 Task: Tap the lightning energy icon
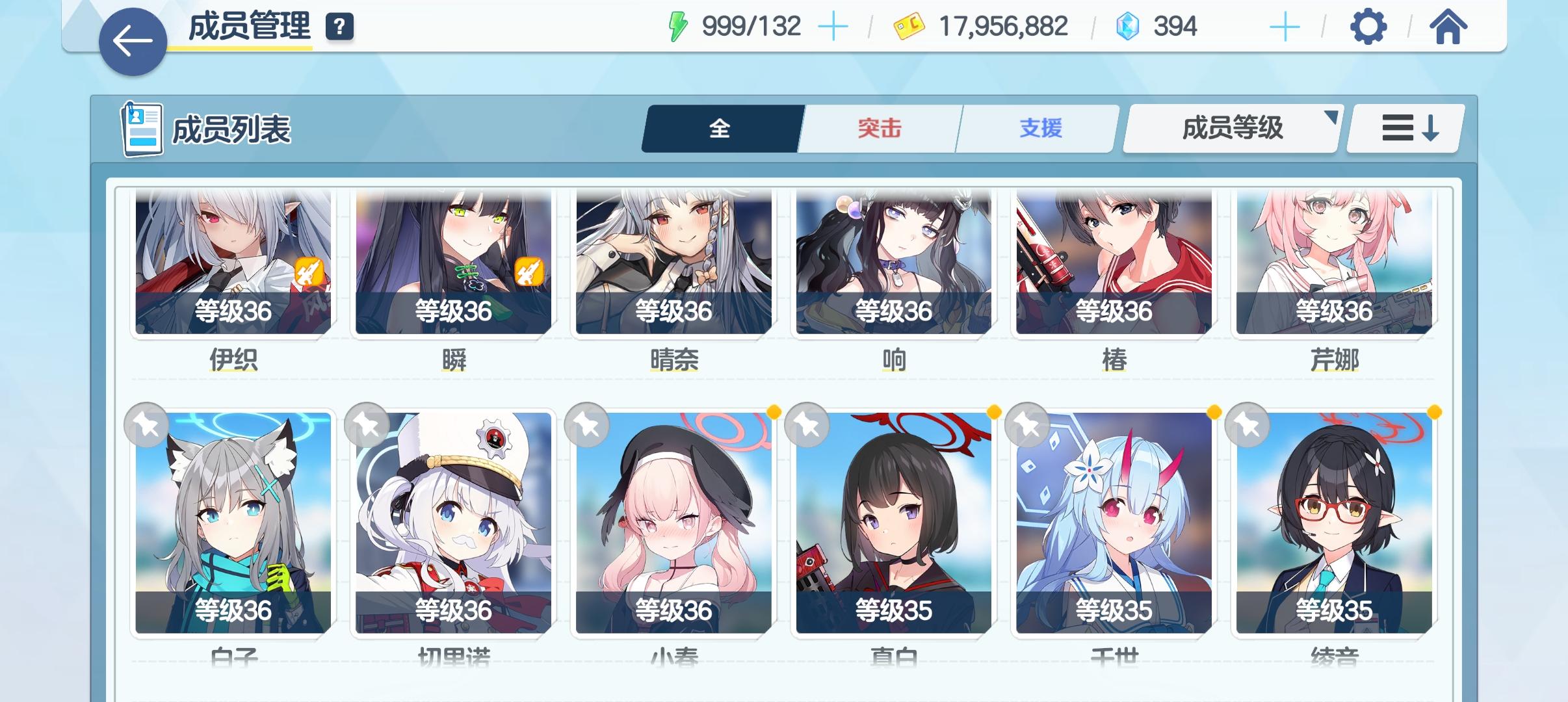pos(678,25)
